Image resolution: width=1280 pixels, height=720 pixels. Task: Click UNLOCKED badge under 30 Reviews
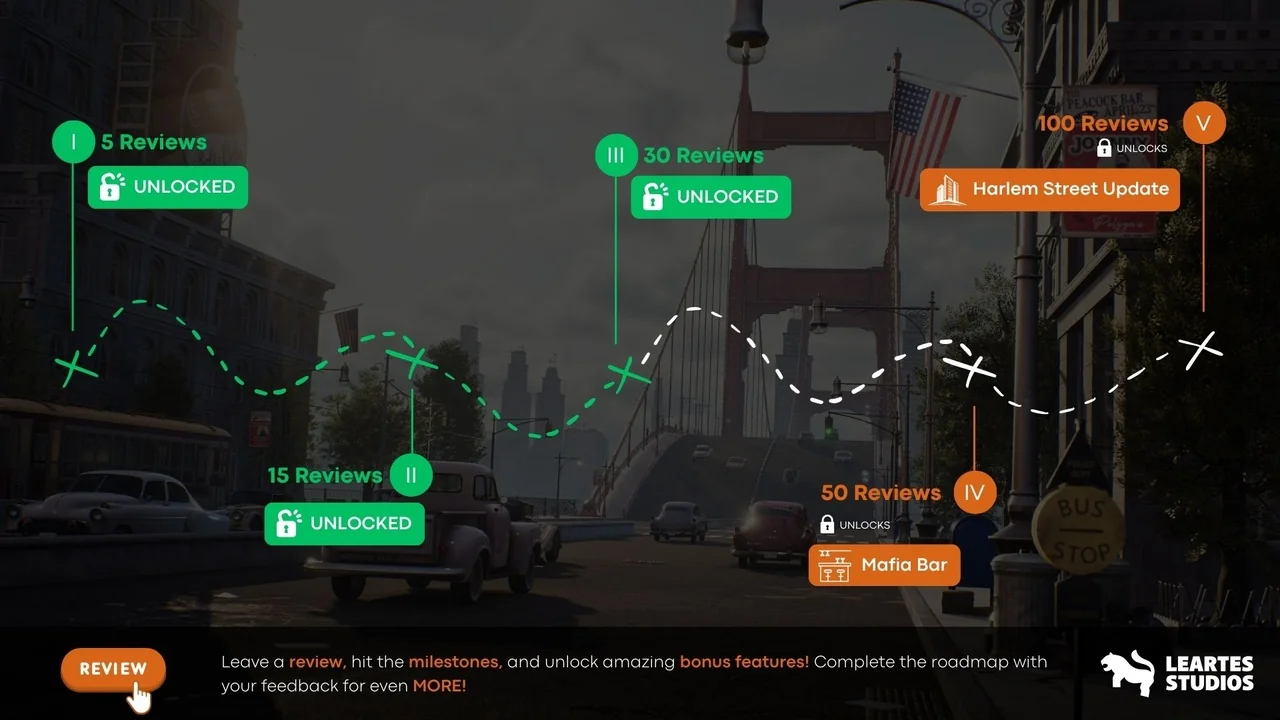click(x=710, y=197)
